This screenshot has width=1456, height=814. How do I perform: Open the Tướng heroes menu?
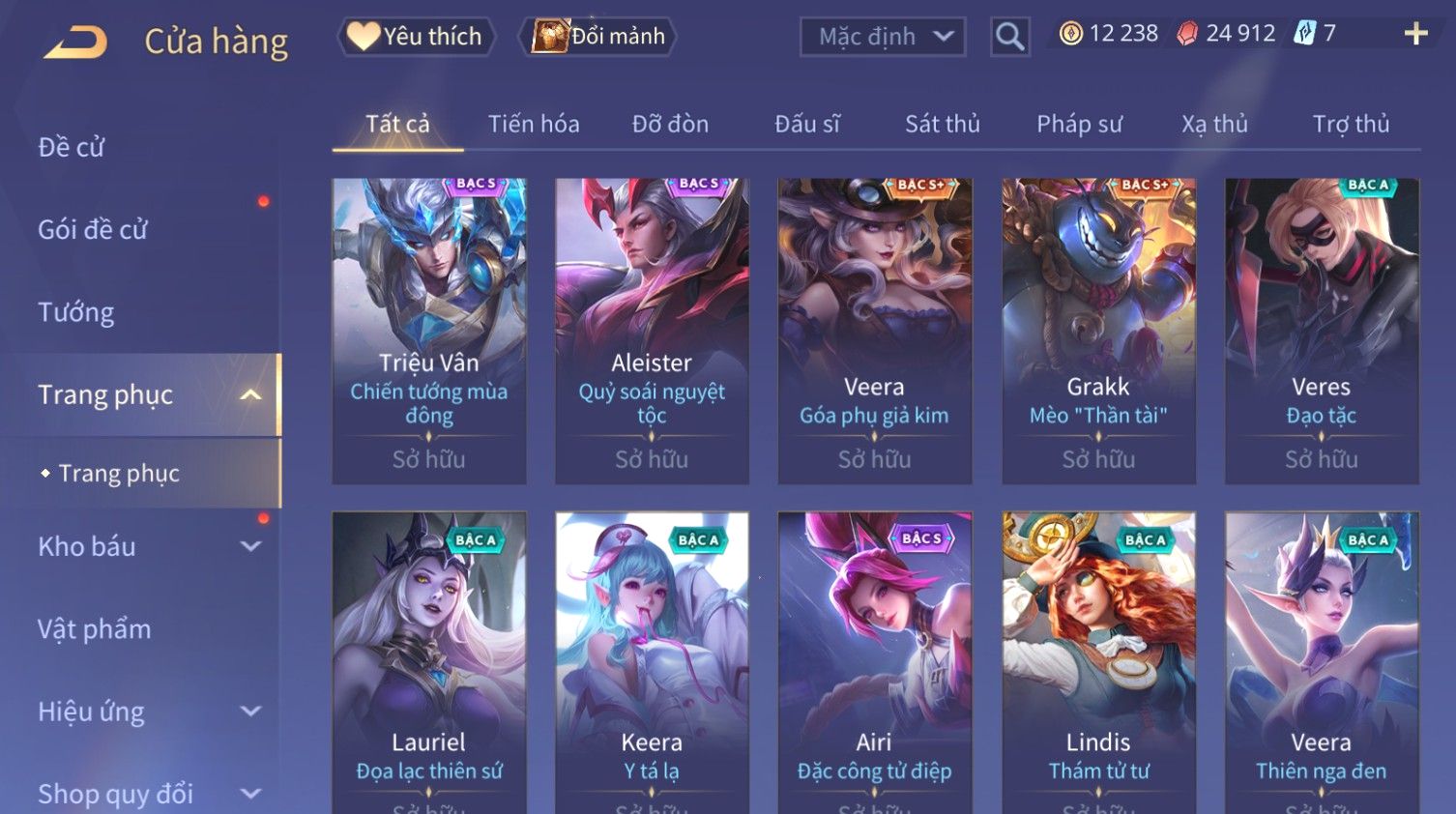point(76,312)
